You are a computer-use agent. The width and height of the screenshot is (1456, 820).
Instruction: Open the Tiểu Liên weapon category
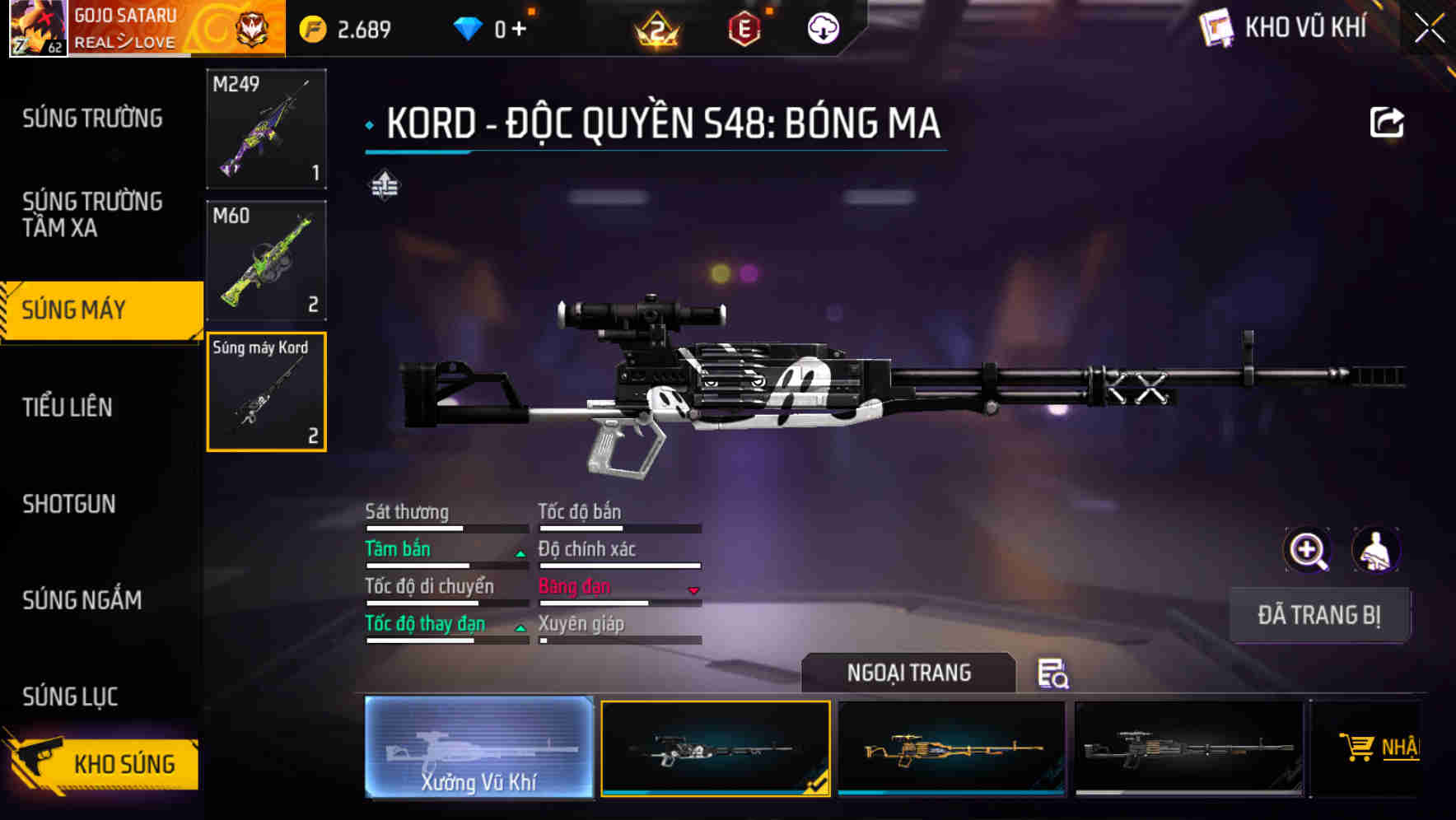pyautogui.click(x=68, y=407)
